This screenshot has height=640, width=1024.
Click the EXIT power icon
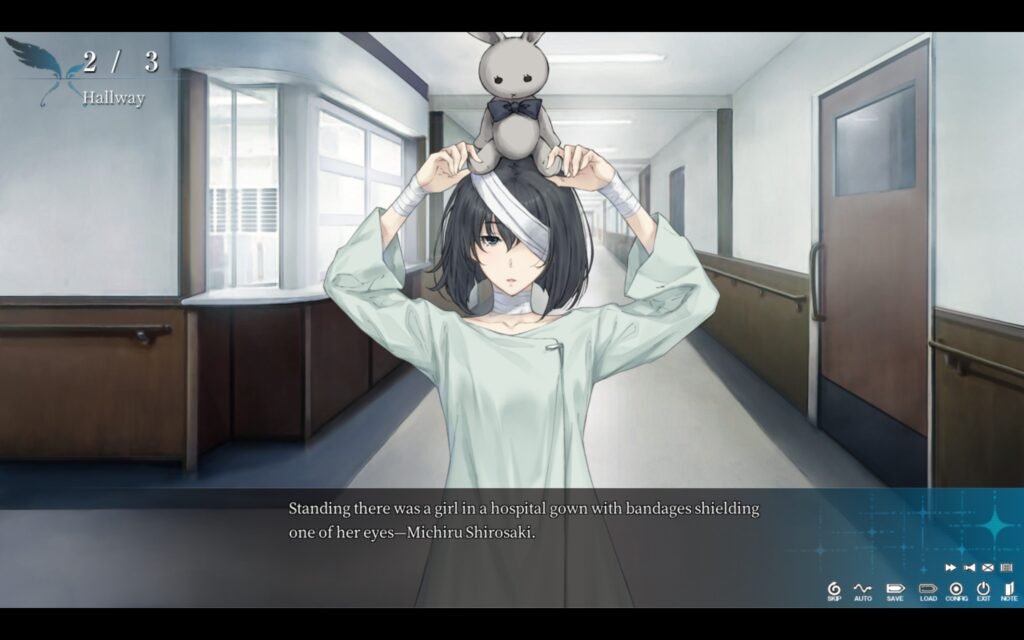tap(984, 590)
